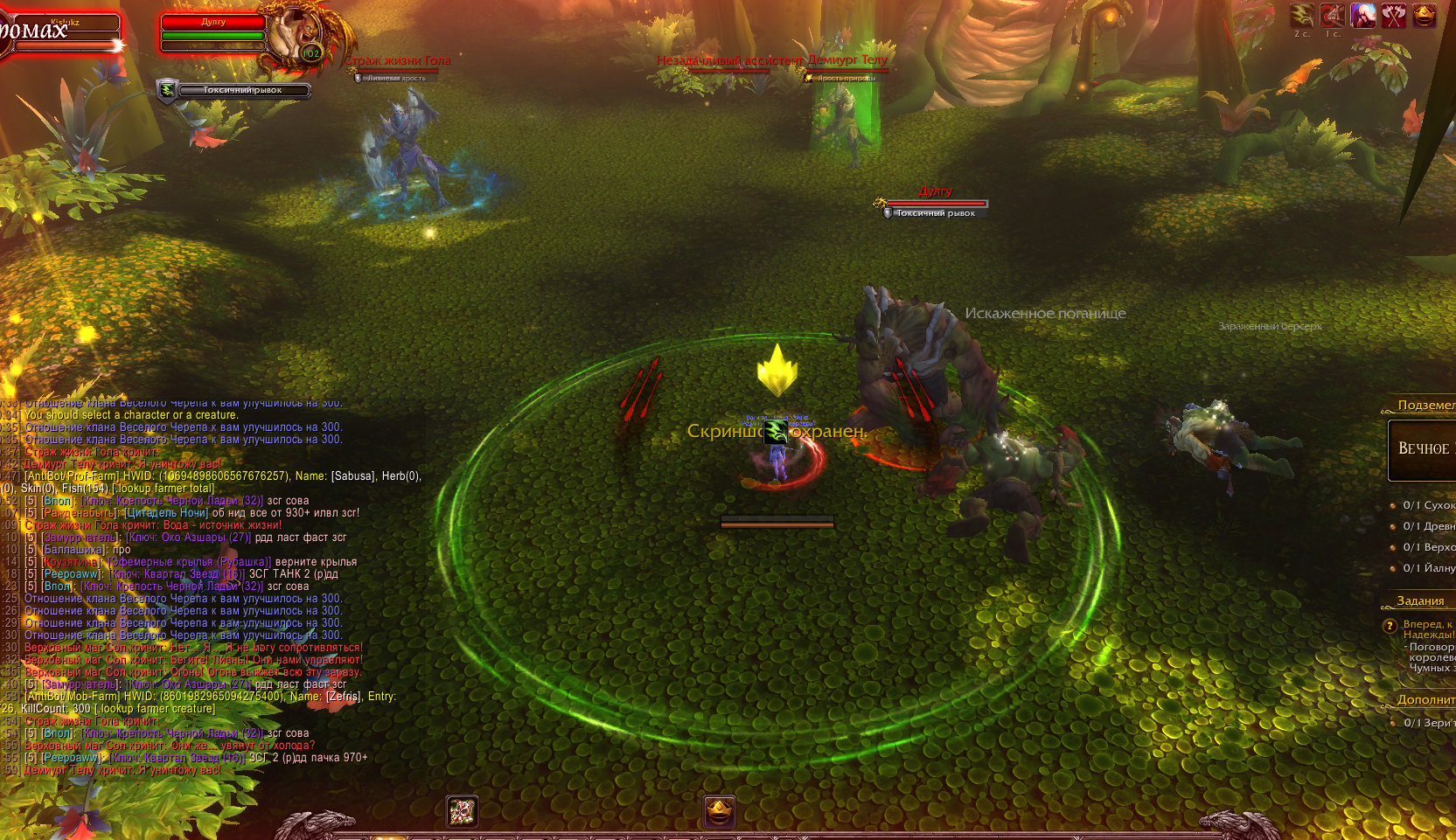Expand the Подземелье objectives header

[1424, 406]
